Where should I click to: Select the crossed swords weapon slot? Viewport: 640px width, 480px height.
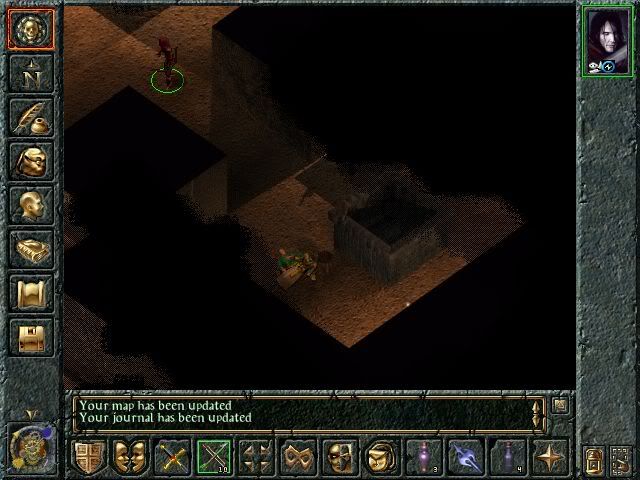click(x=172, y=458)
